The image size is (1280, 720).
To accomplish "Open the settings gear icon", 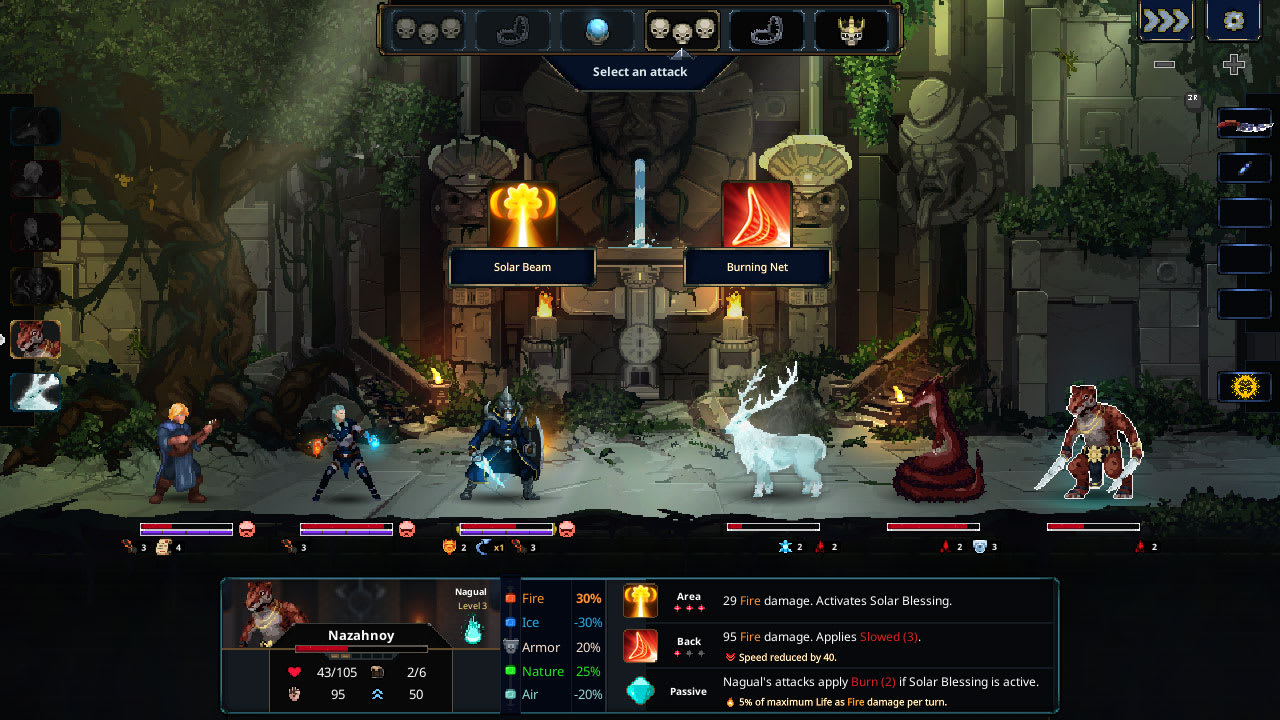I will [x=1232, y=20].
